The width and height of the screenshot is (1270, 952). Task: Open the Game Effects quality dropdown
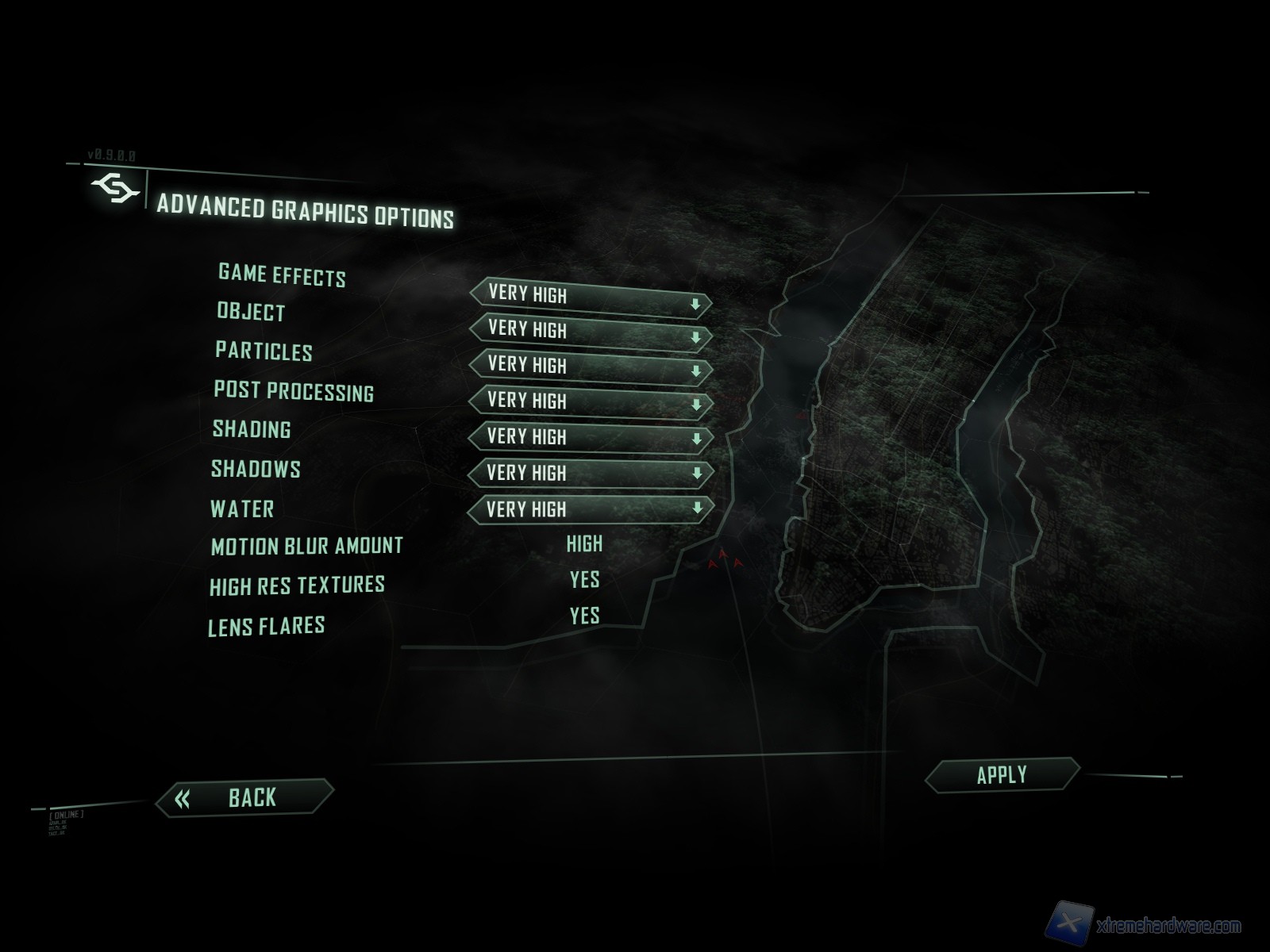click(591, 298)
